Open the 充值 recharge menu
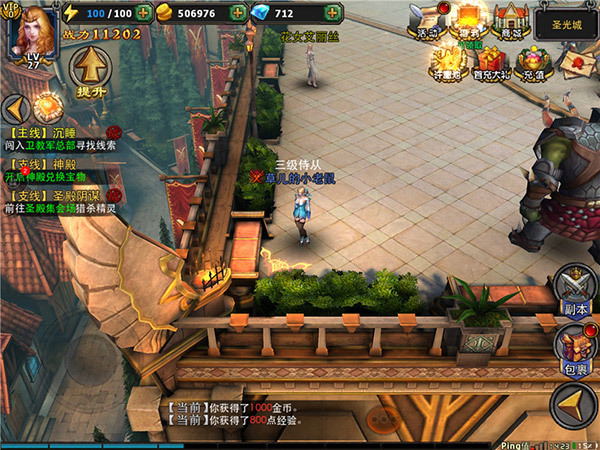The height and width of the screenshot is (450, 600). 533,62
